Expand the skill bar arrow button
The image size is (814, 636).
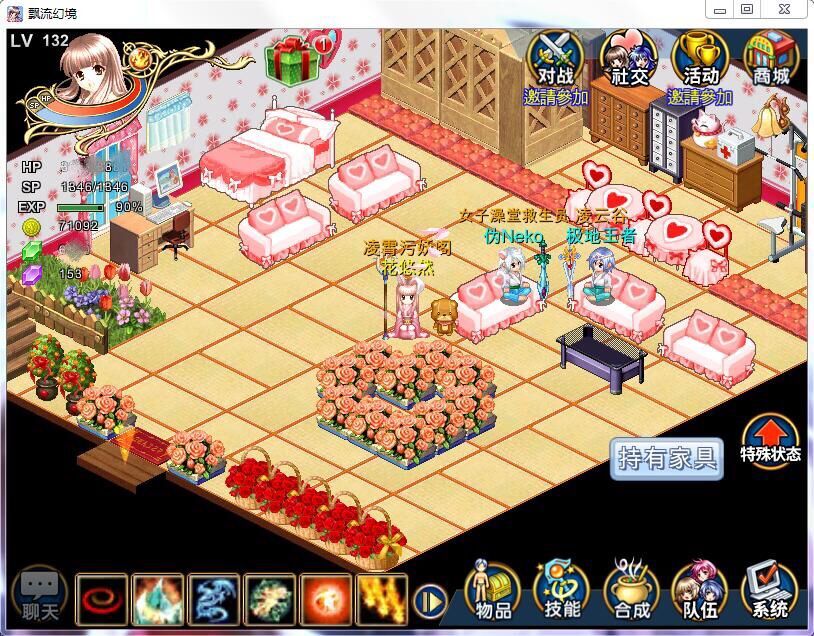tap(430, 601)
